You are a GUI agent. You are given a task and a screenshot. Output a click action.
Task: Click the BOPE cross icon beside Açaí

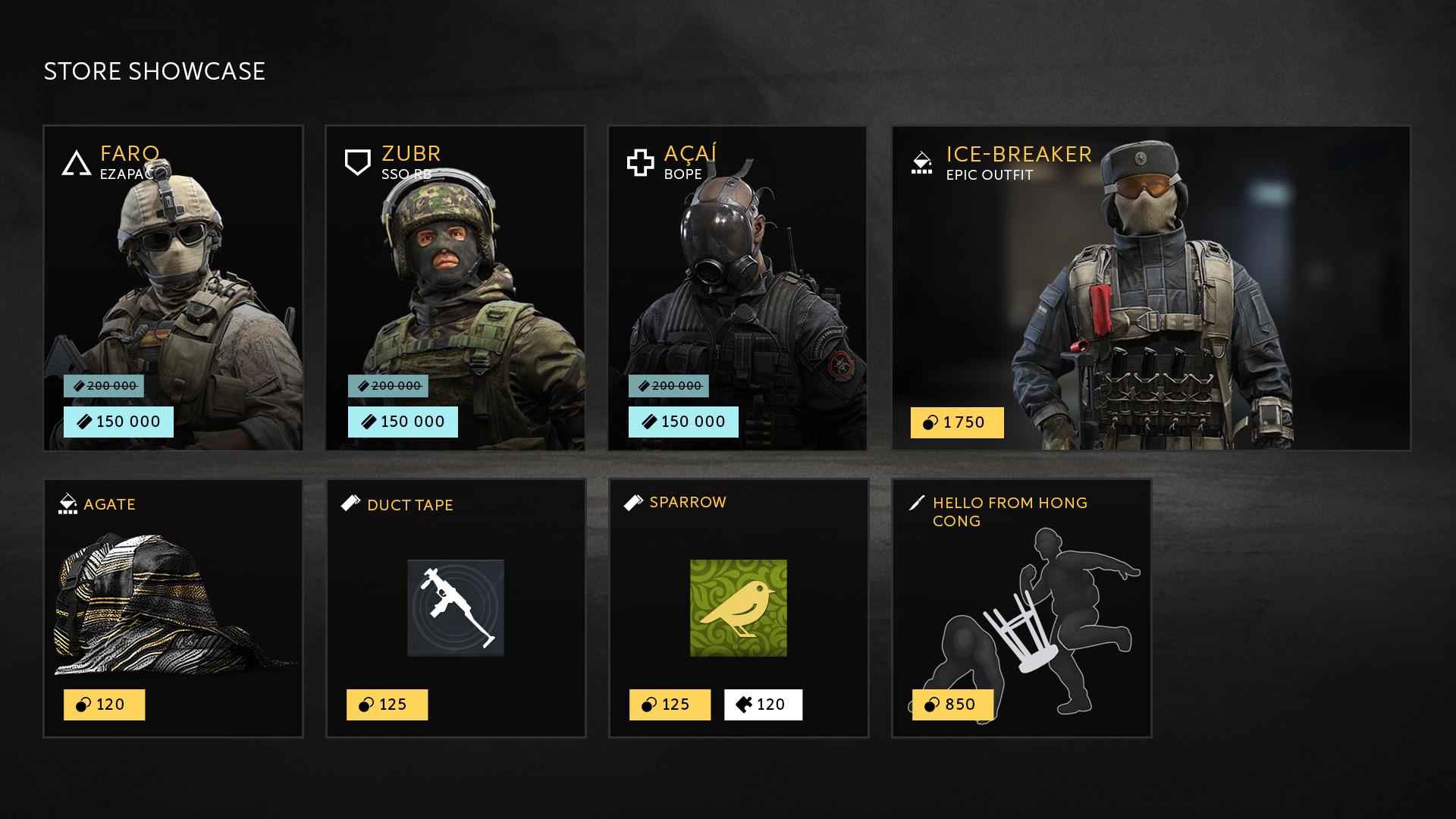tap(639, 161)
